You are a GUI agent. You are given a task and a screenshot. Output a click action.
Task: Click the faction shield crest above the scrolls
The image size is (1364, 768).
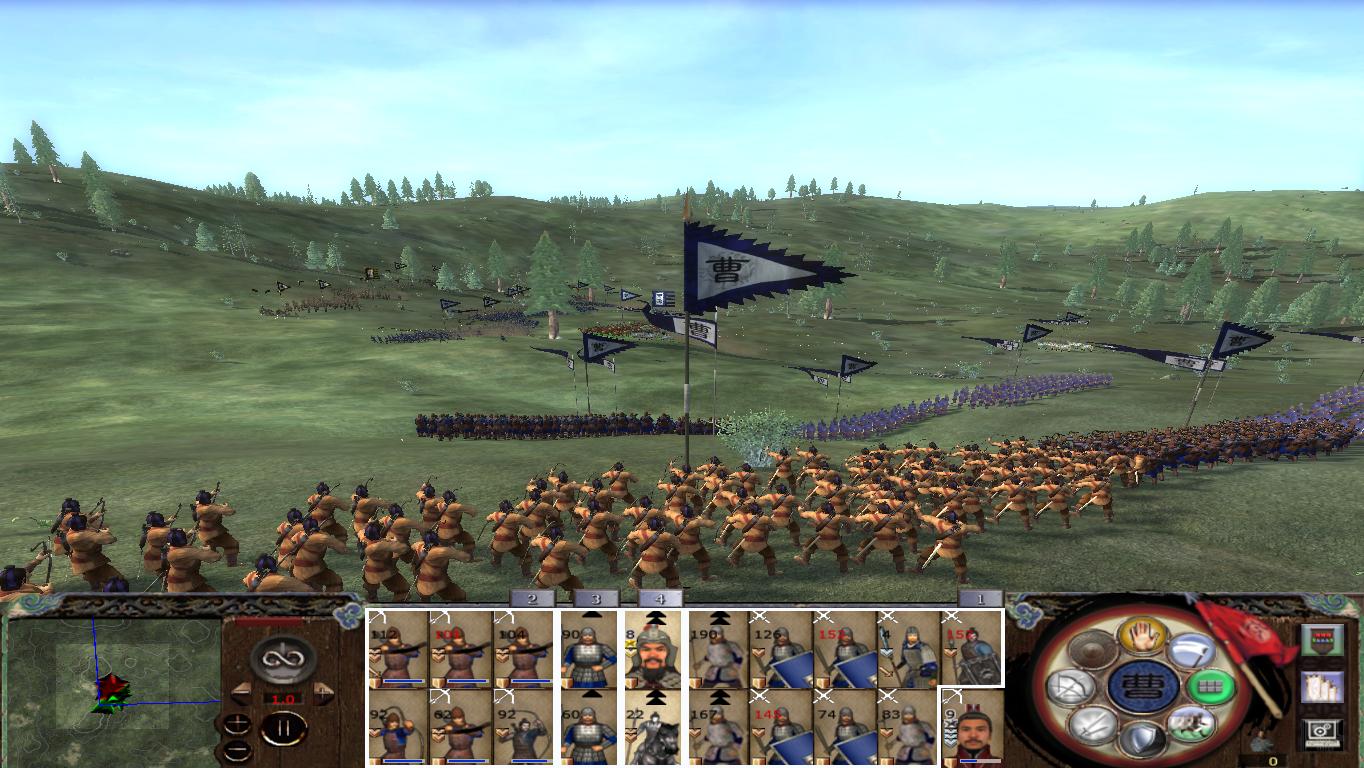click(x=1323, y=640)
